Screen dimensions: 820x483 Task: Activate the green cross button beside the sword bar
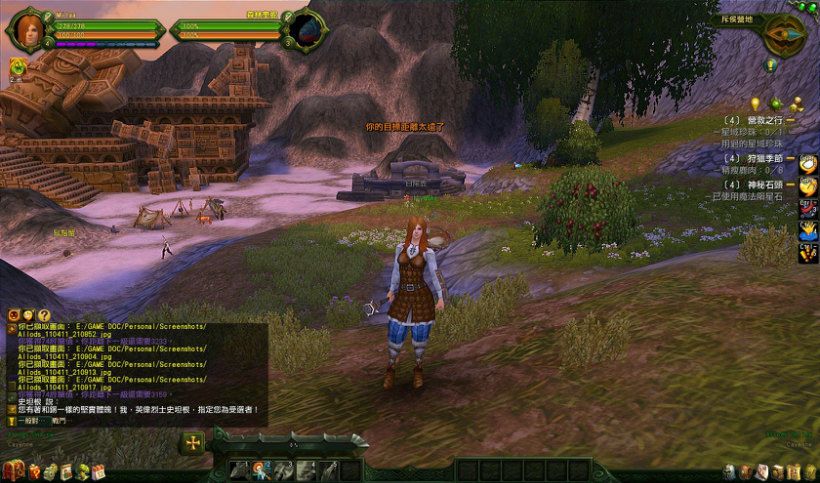point(192,443)
